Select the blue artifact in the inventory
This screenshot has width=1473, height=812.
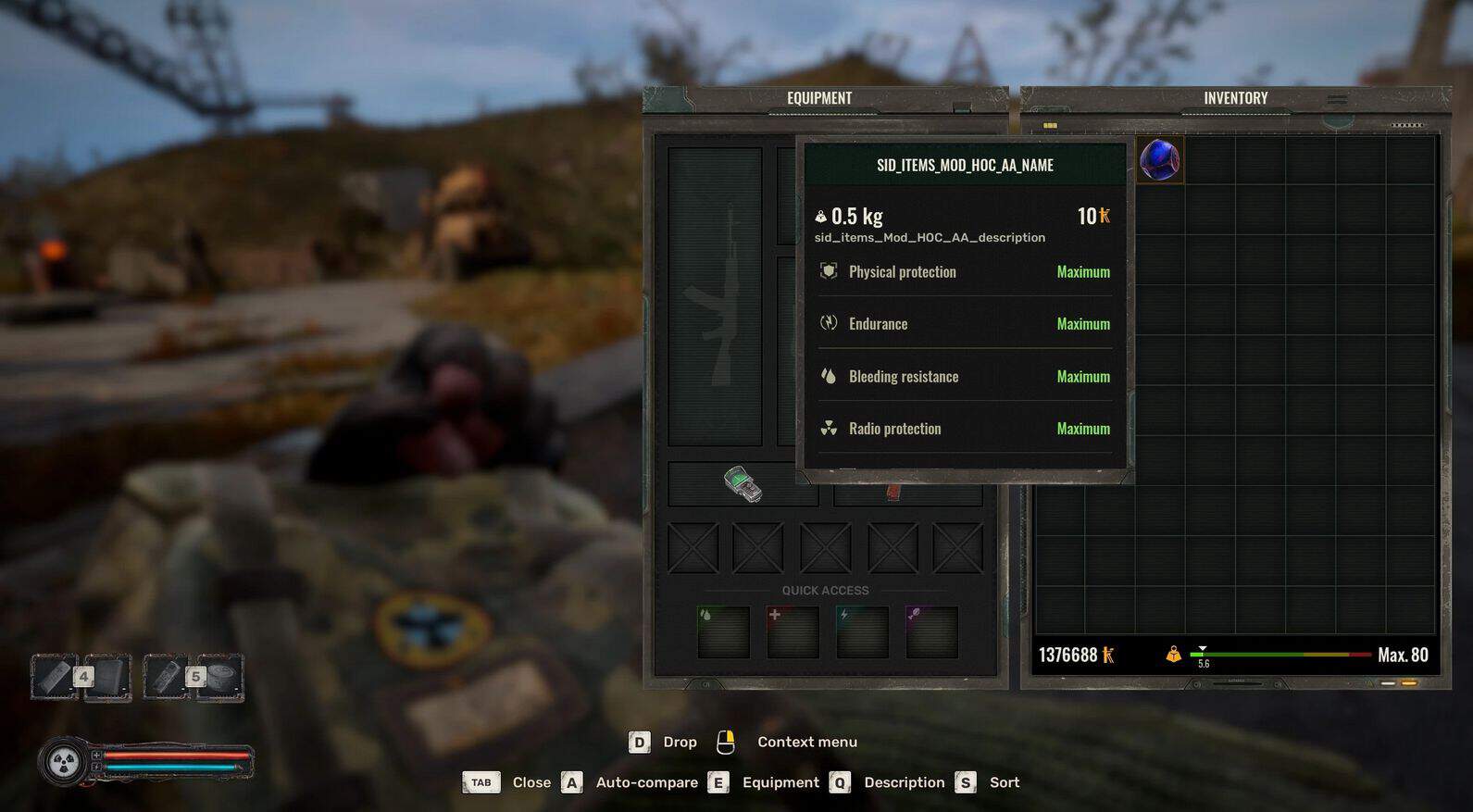[x=1159, y=159]
